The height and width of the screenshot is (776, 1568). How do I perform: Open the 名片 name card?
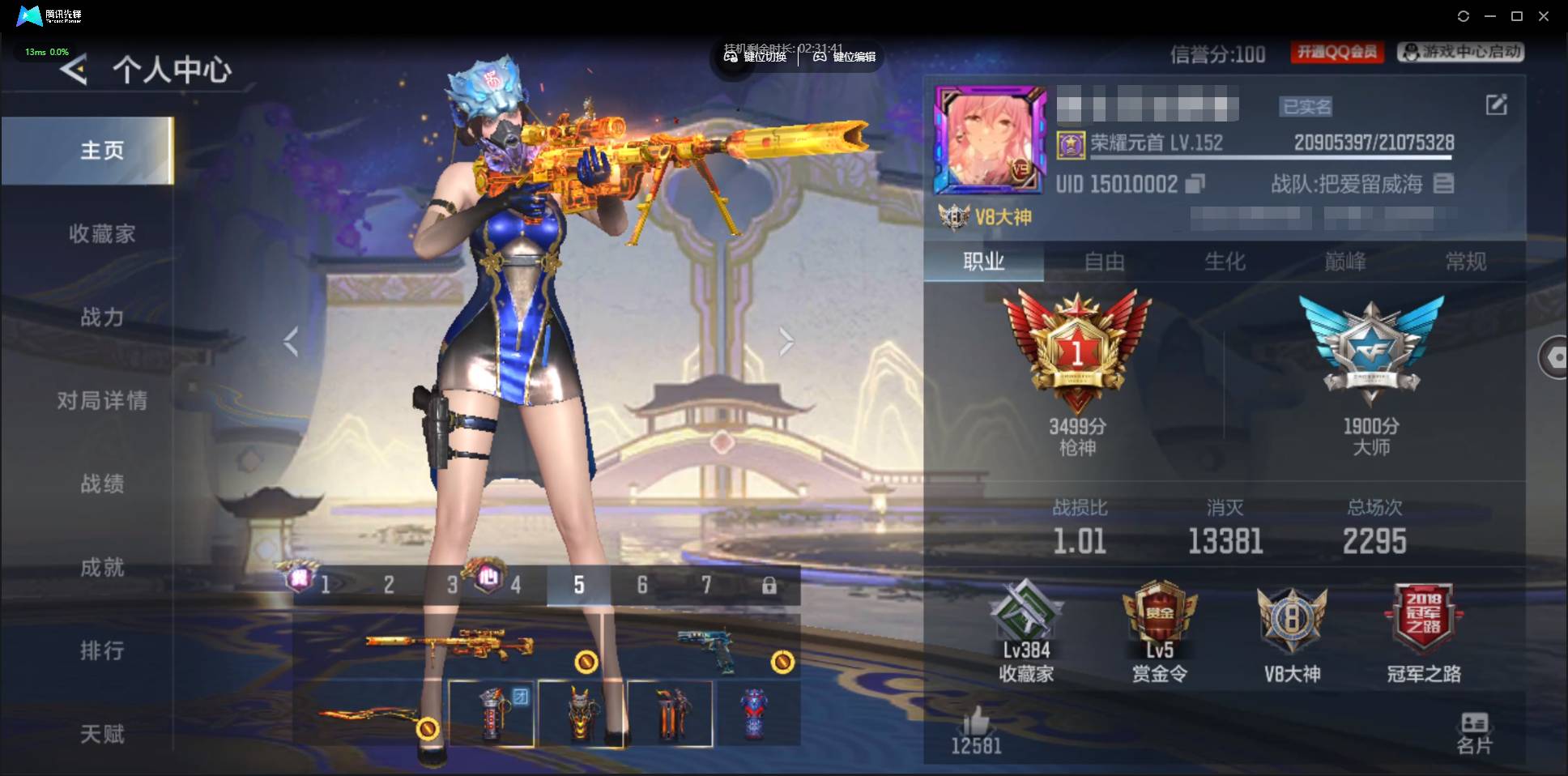[1474, 732]
